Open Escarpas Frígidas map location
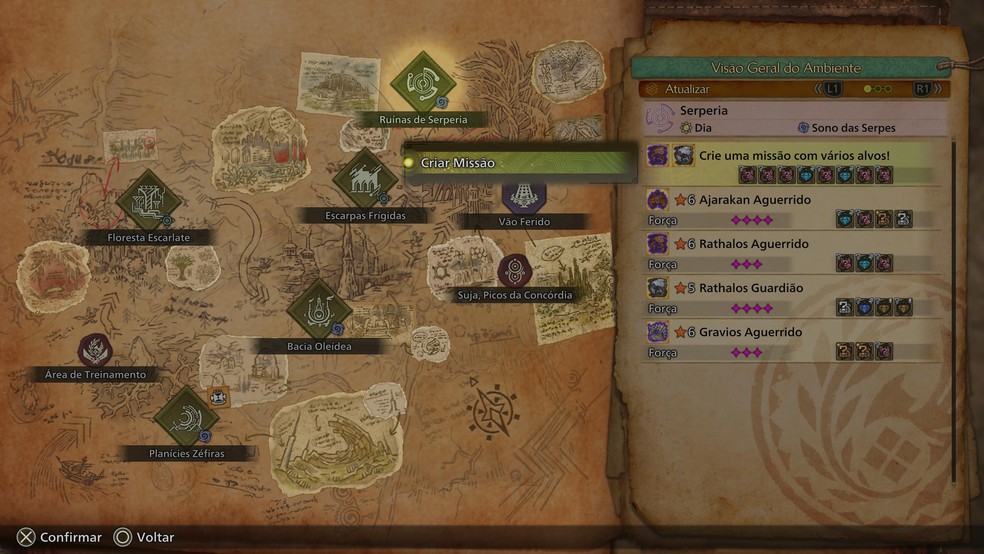The image size is (984, 554). [365, 181]
